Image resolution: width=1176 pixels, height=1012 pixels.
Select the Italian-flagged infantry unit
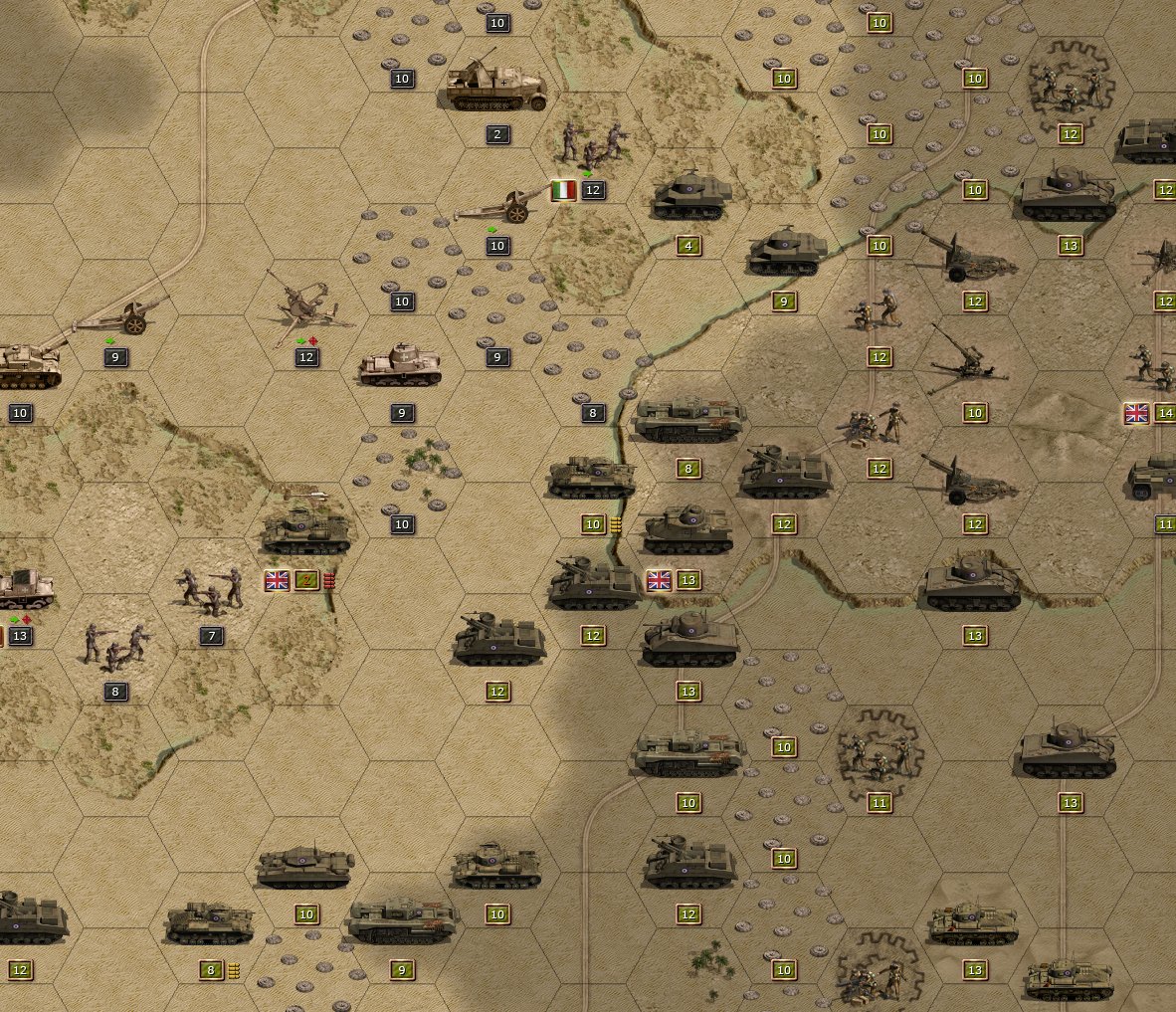591,145
